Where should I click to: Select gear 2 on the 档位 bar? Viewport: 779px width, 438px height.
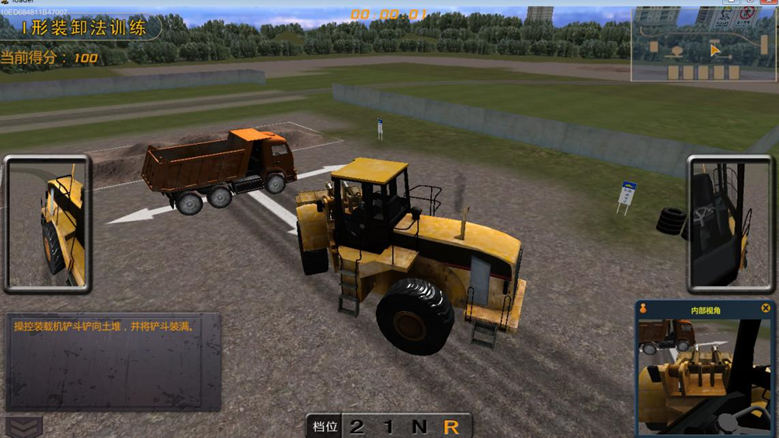[357, 427]
